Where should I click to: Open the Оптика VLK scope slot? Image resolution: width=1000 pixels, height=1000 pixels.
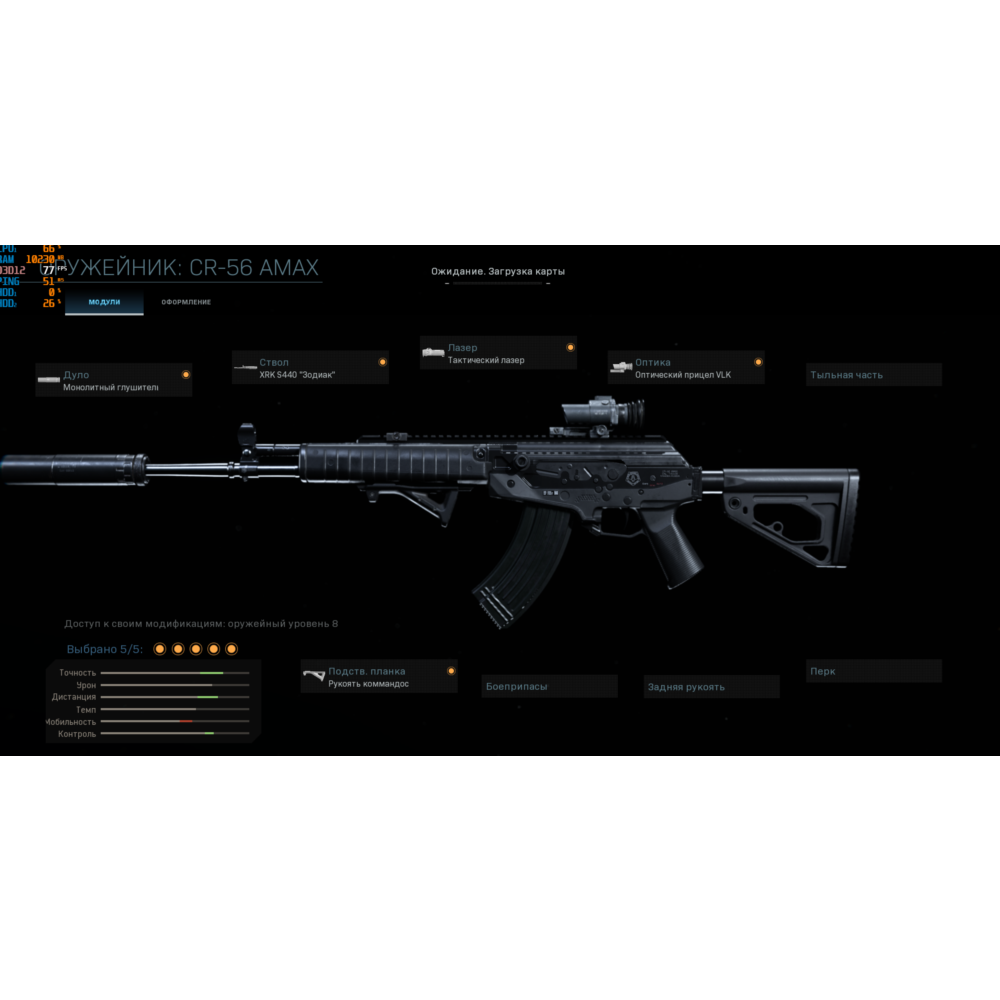pos(686,368)
